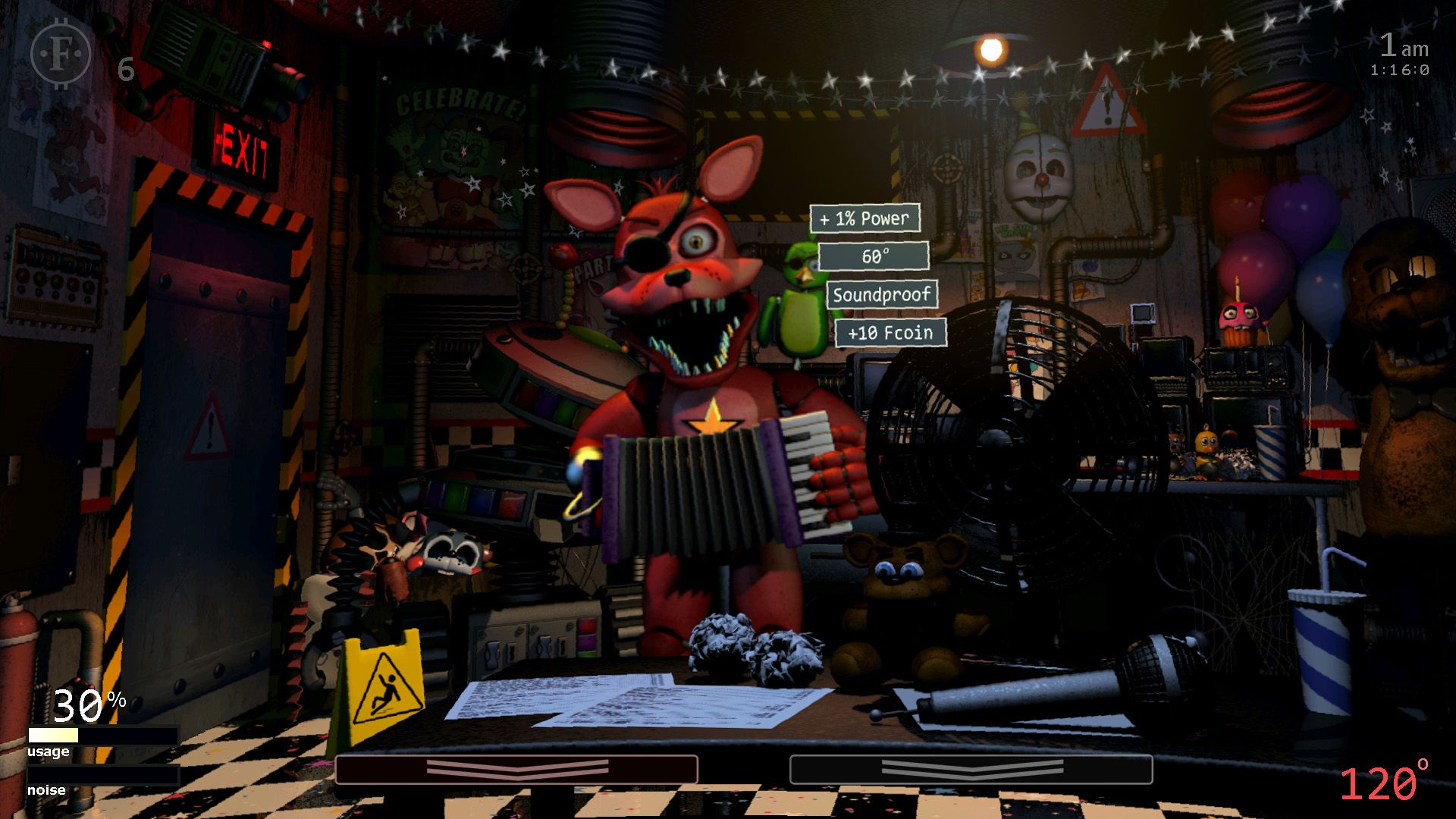Pull up the duct monitor with the left chevron bar
The image size is (1456, 819).
pyautogui.click(x=518, y=768)
